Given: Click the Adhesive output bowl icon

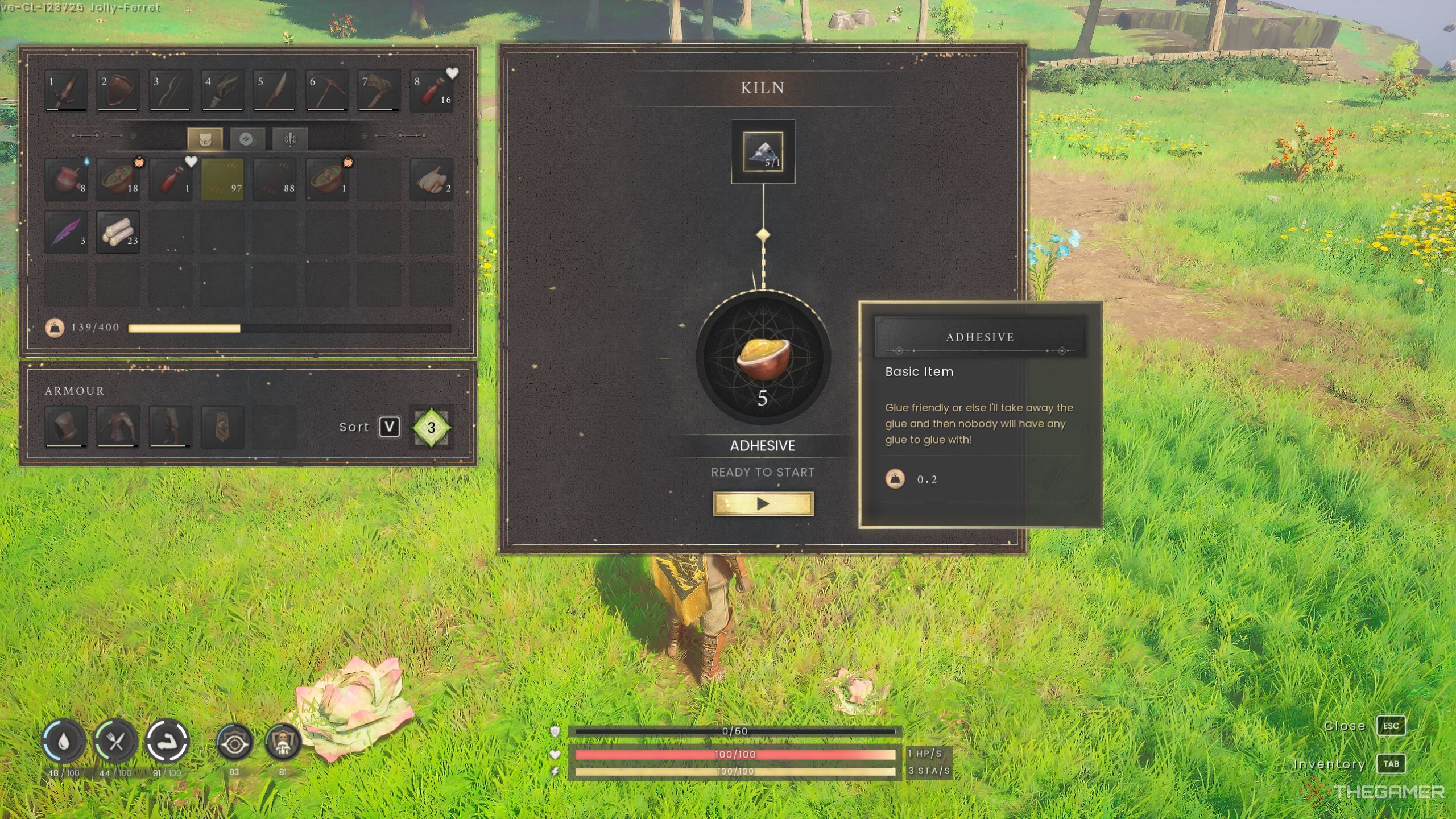Looking at the screenshot, I should coord(763,358).
